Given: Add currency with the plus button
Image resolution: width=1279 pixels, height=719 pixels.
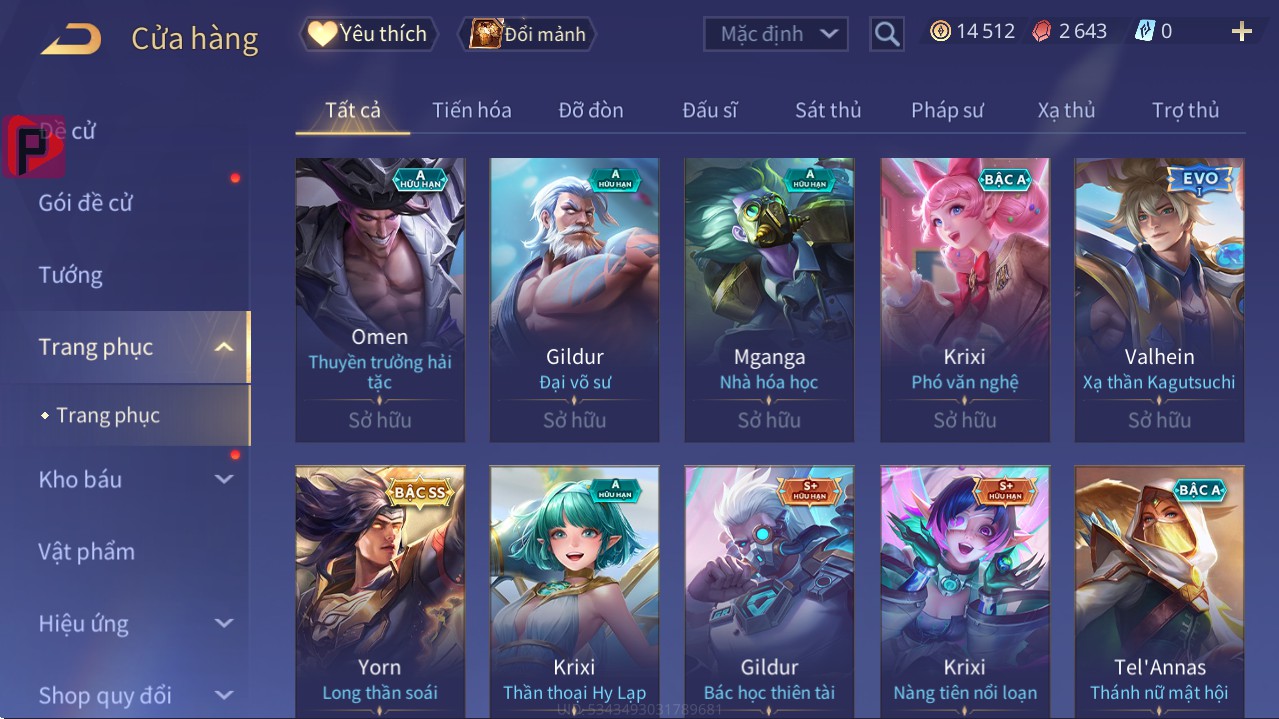Looking at the screenshot, I should [x=1241, y=32].
